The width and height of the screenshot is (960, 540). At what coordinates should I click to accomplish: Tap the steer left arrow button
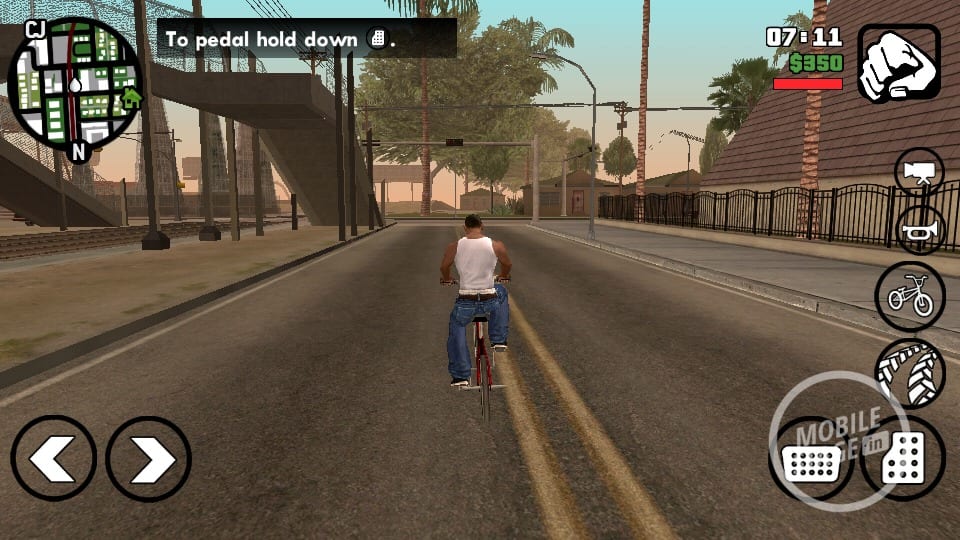click(53, 459)
